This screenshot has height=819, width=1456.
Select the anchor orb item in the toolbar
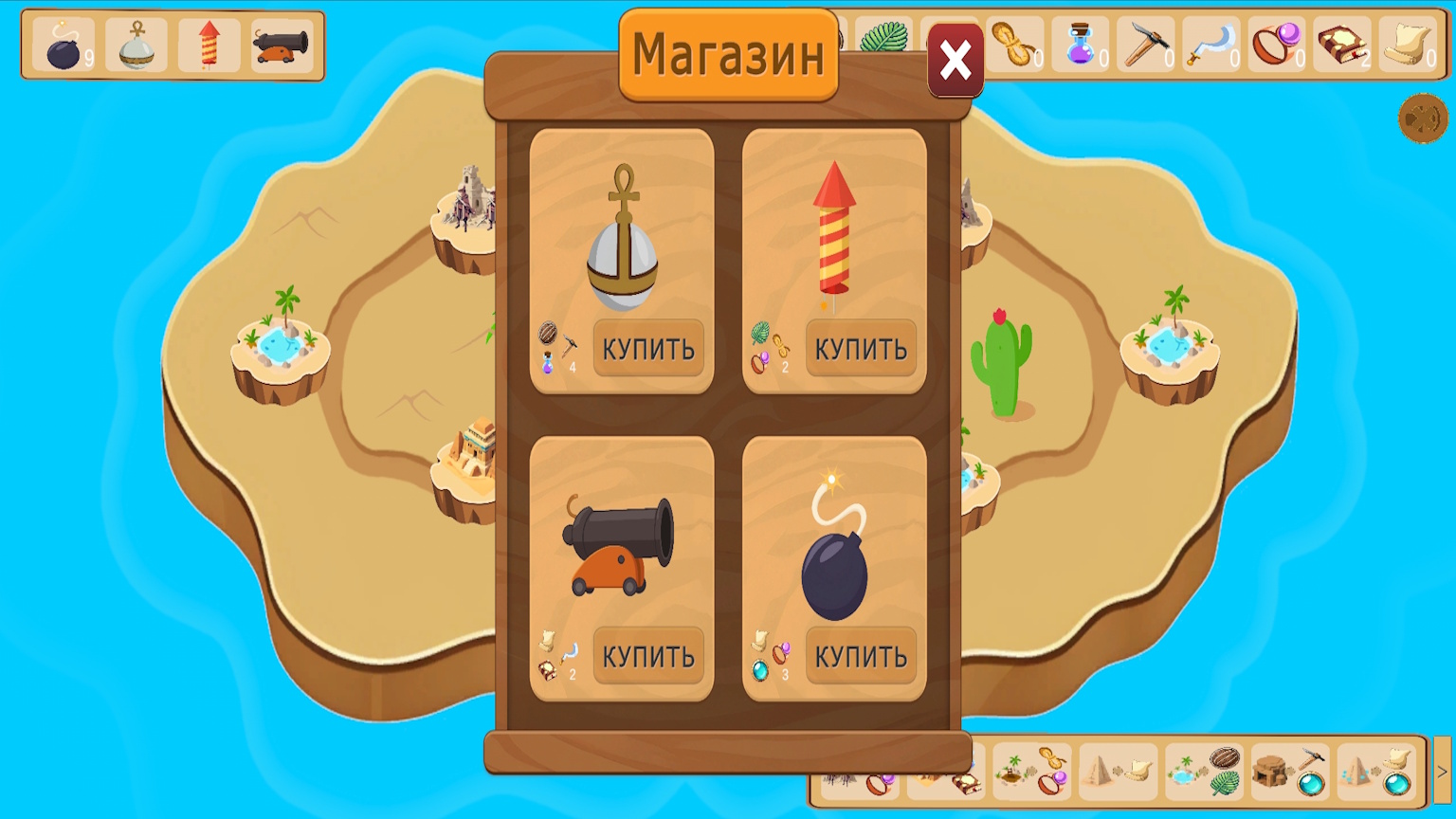(136, 47)
